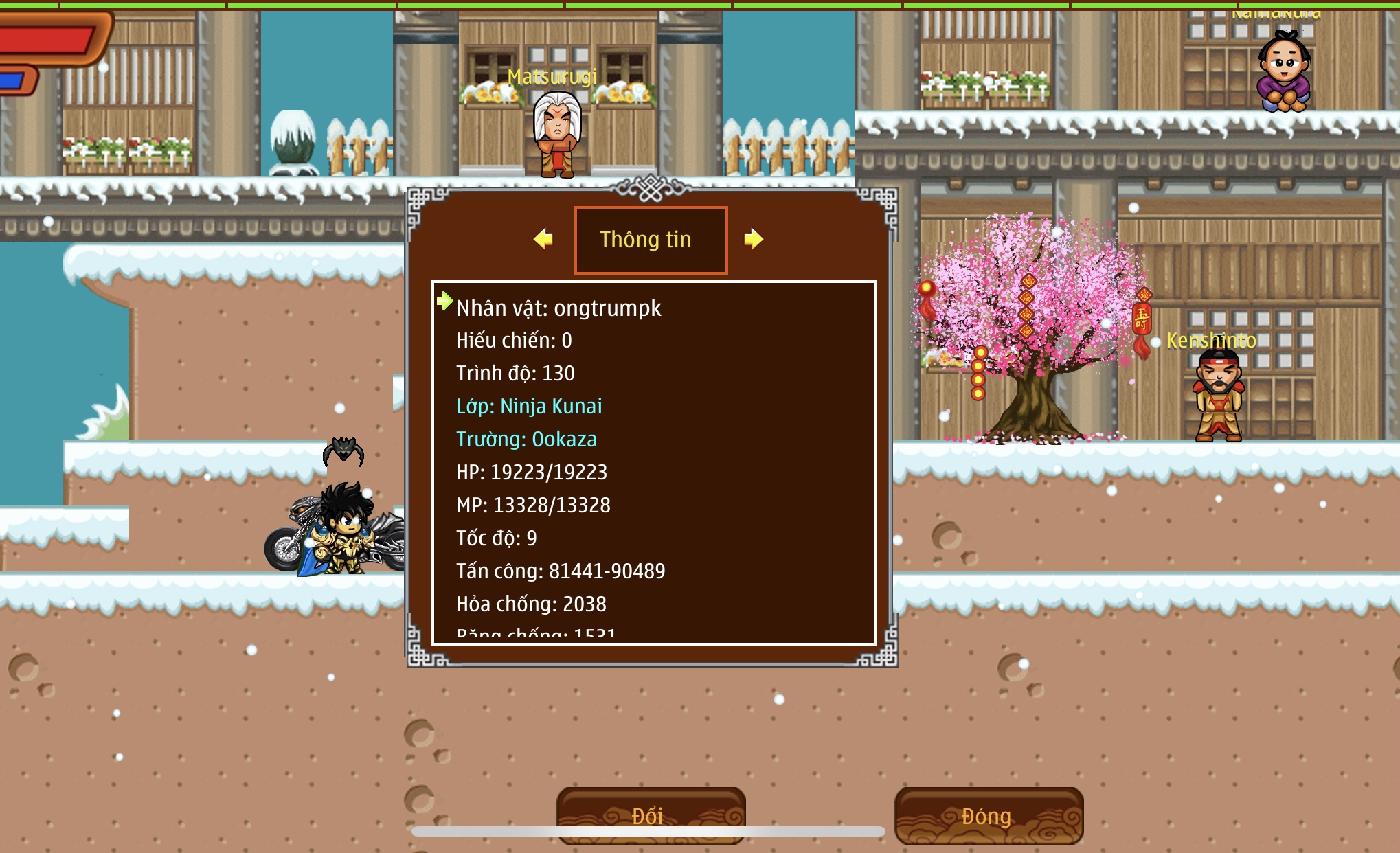This screenshot has height=853, width=1400.
Task: Click the right yellow arrow beside Thông tin
Action: [x=754, y=239]
